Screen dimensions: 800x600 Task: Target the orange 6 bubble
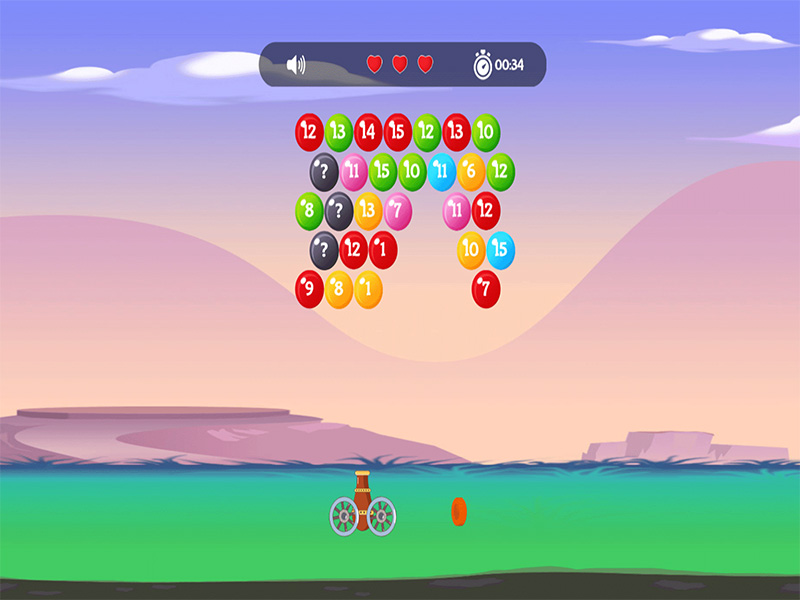pos(471,172)
